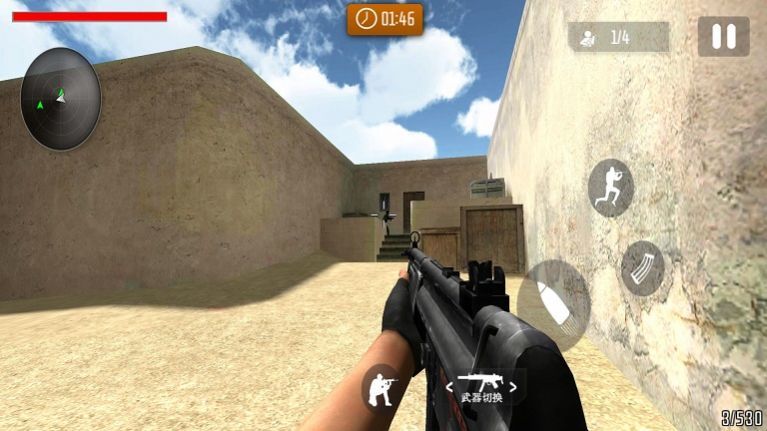This screenshot has height=431, width=767.
Task: Reload using the magazine icon button
Action: coord(642,268)
